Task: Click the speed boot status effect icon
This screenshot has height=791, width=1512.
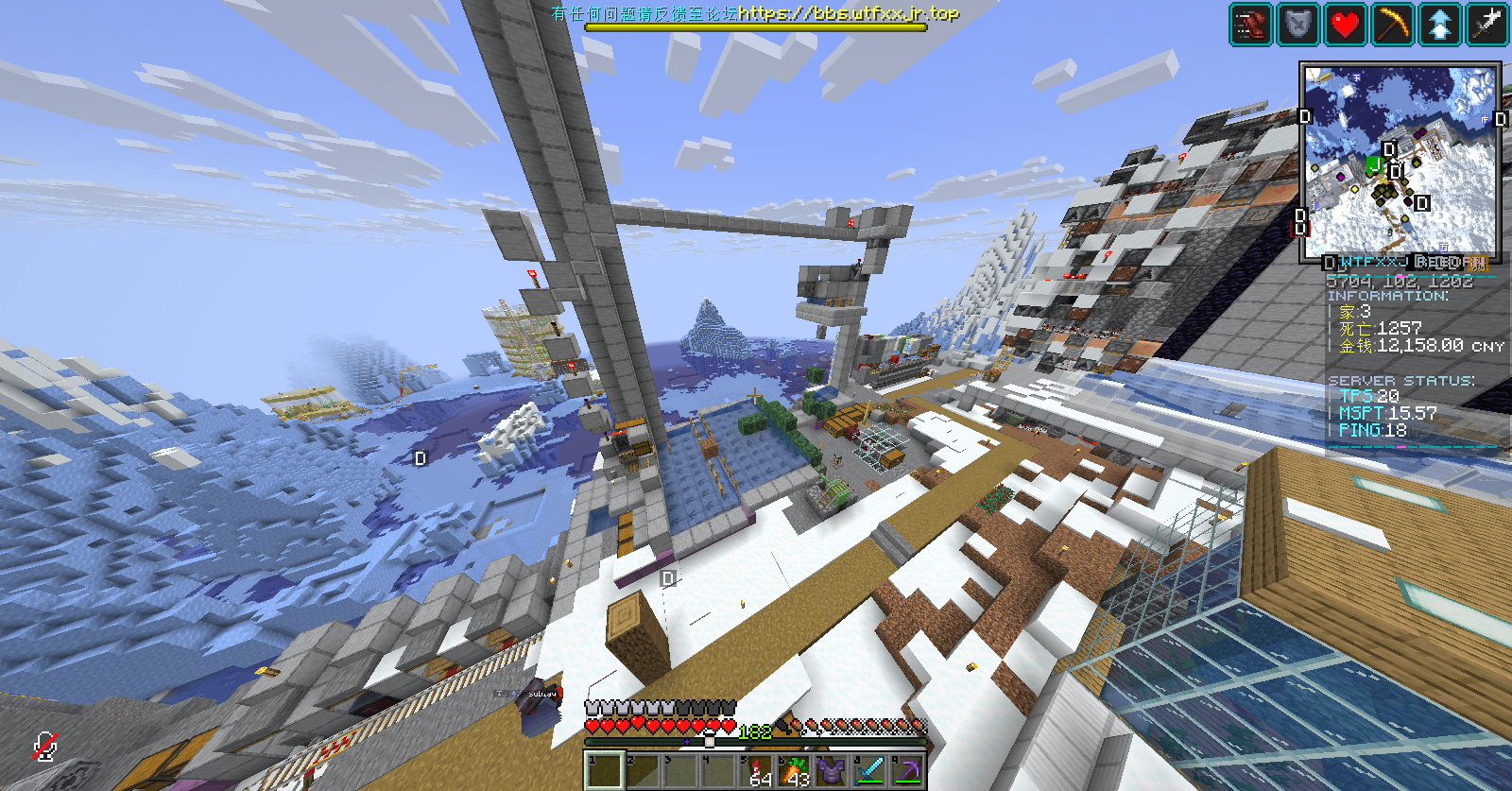Action: [1251, 25]
